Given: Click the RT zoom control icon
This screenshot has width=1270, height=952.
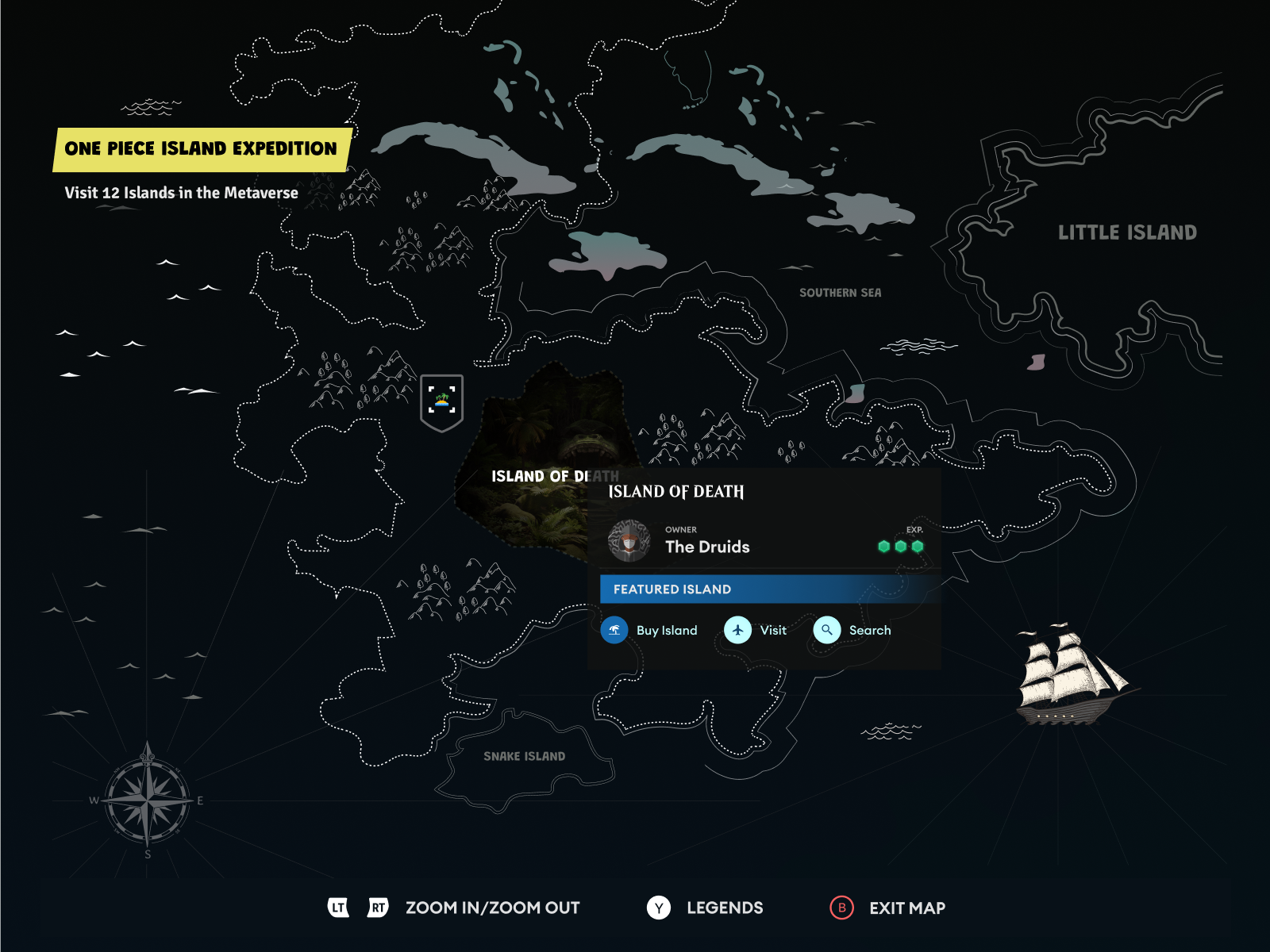Looking at the screenshot, I should click(x=378, y=908).
